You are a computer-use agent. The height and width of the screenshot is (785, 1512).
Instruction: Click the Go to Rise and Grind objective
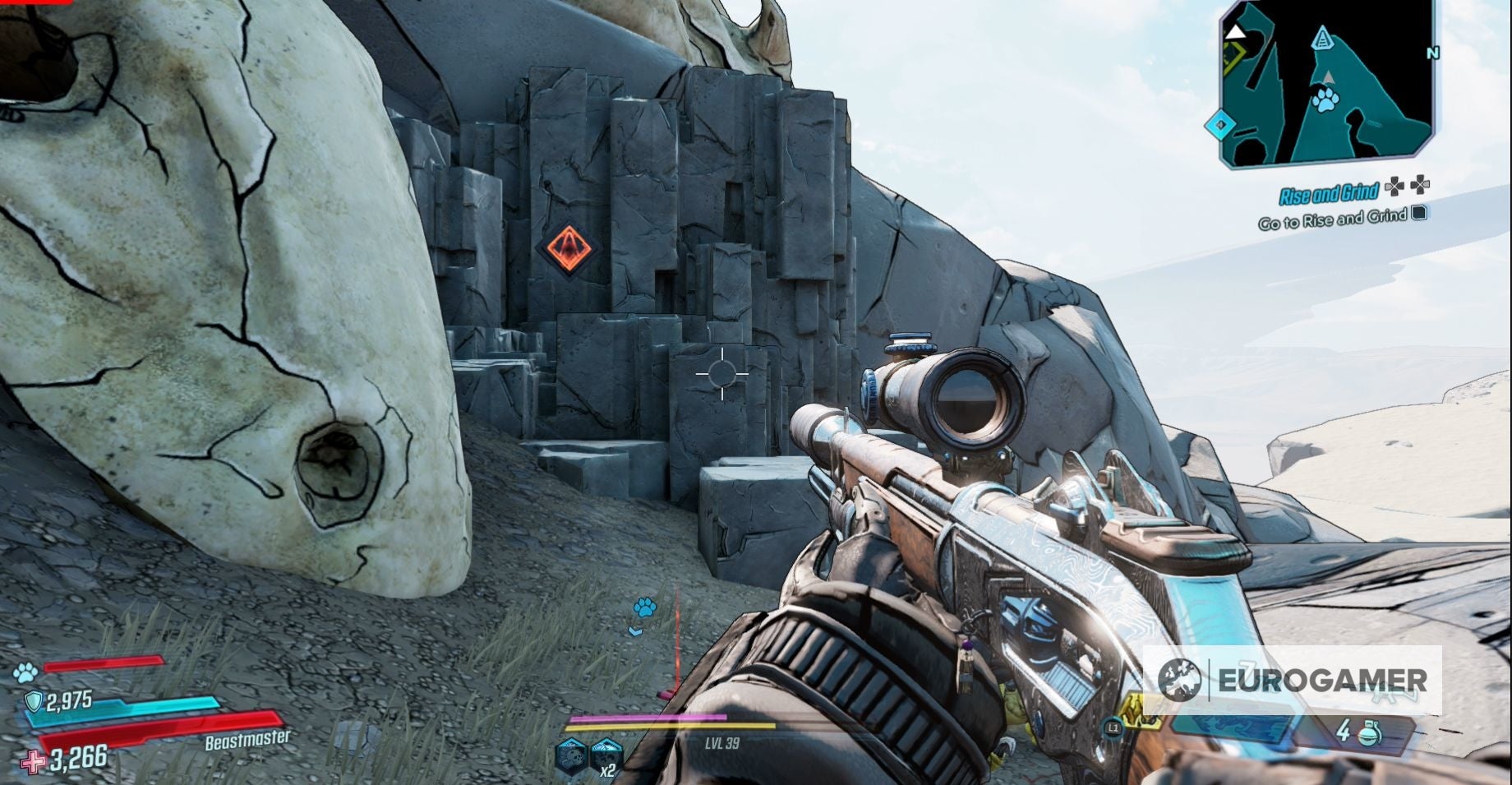pos(1332,219)
